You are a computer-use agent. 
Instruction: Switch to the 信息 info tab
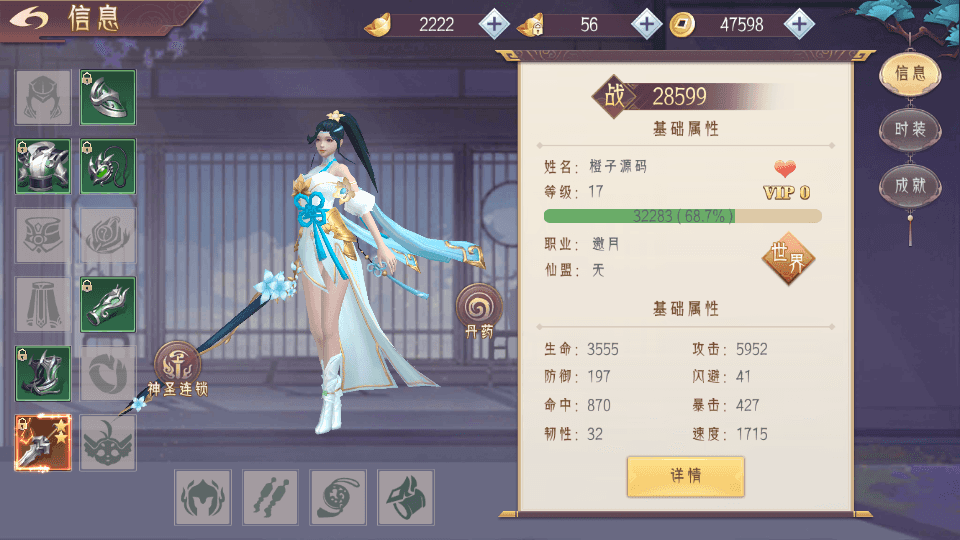909,74
